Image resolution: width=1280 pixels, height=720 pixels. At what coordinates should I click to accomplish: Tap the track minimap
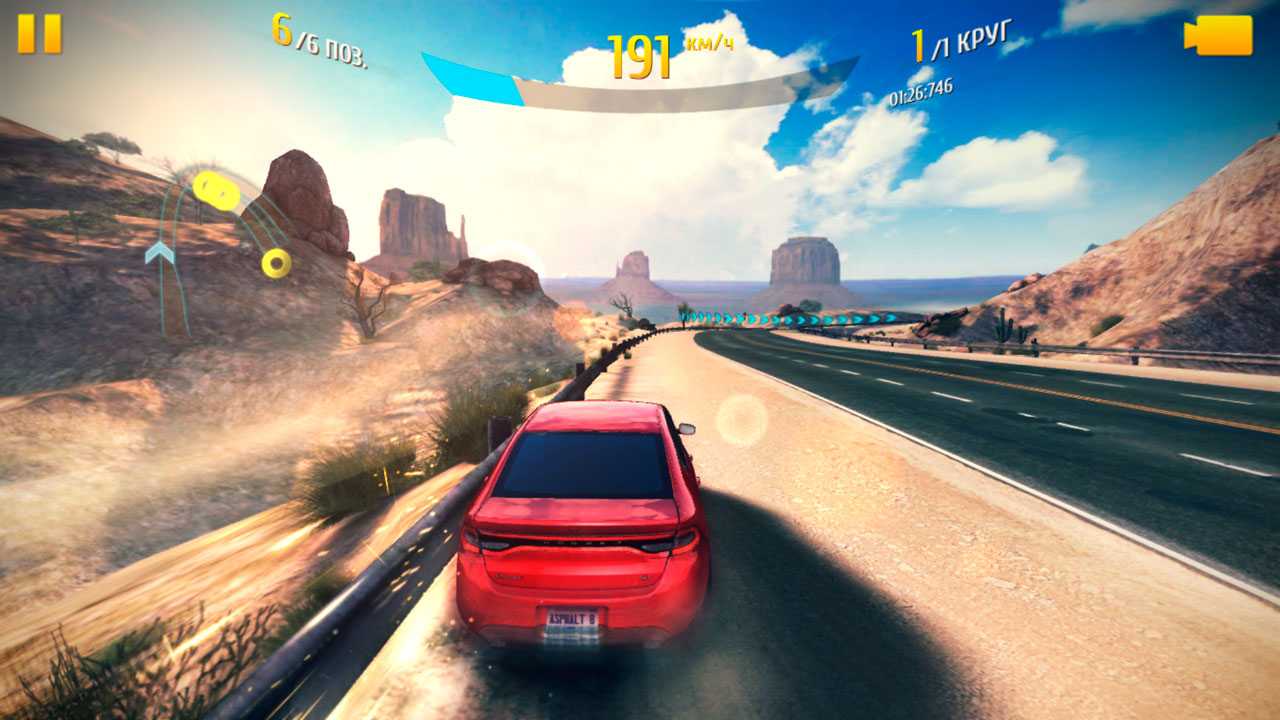pos(215,245)
